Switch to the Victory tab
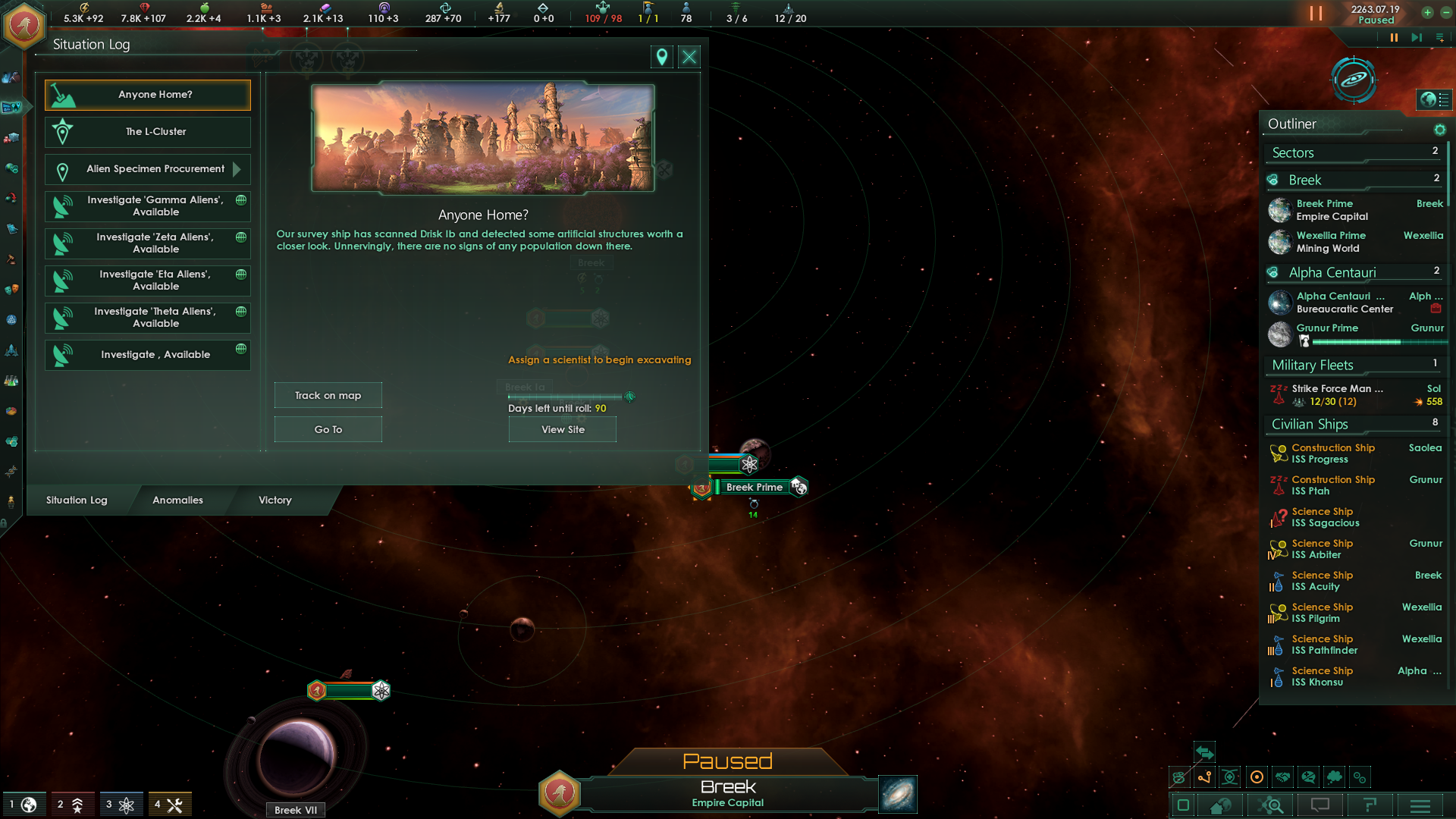1456x819 pixels. click(x=274, y=500)
